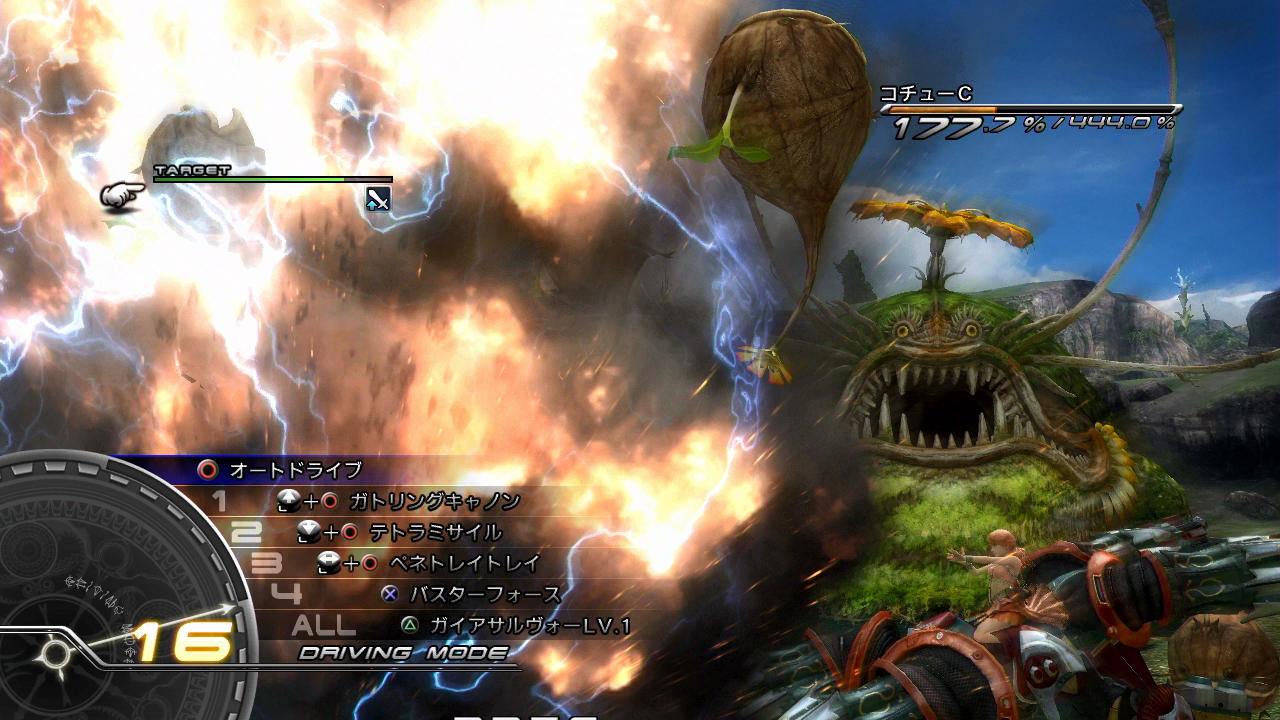
Task: Choose the ガトリングキャノン attack
Action: (434, 501)
